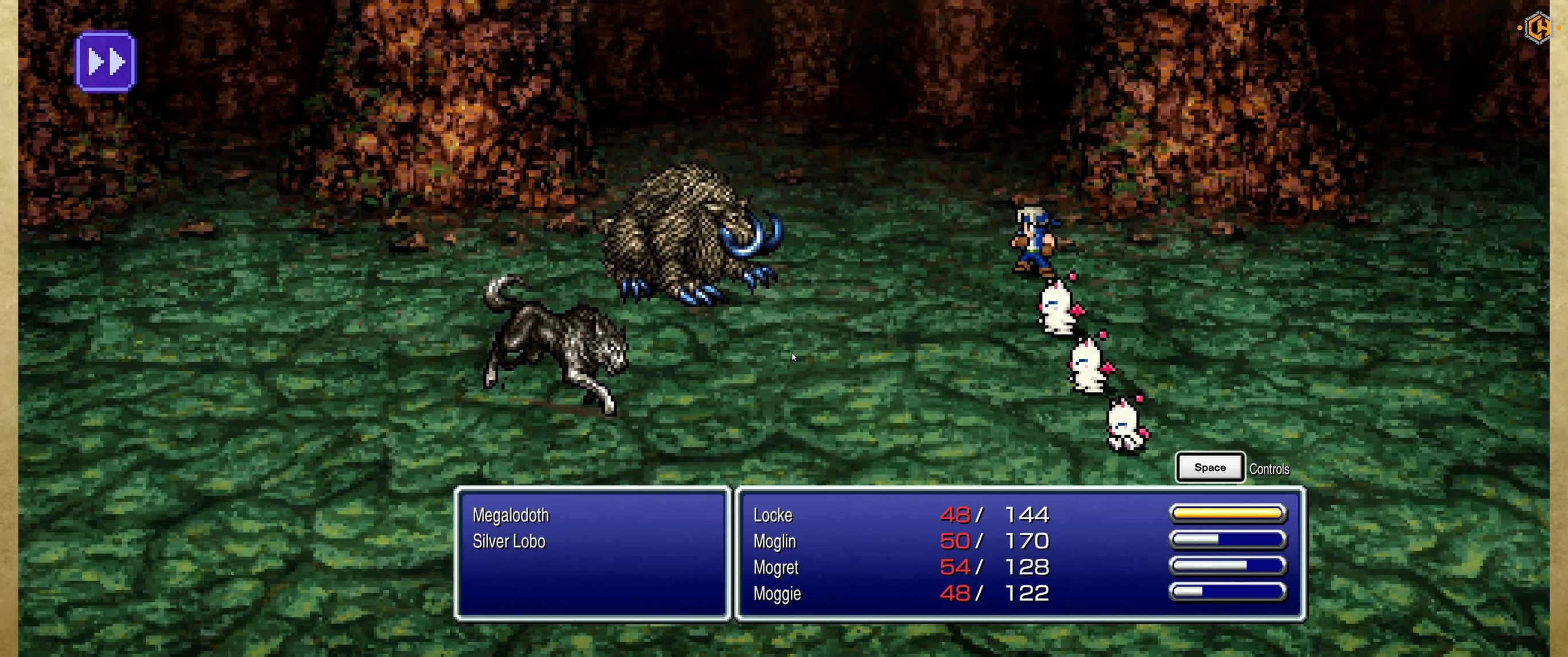The height and width of the screenshot is (657, 1568).
Task: Choose Silver Lobo from the enemy list
Action: pyautogui.click(x=509, y=542)
